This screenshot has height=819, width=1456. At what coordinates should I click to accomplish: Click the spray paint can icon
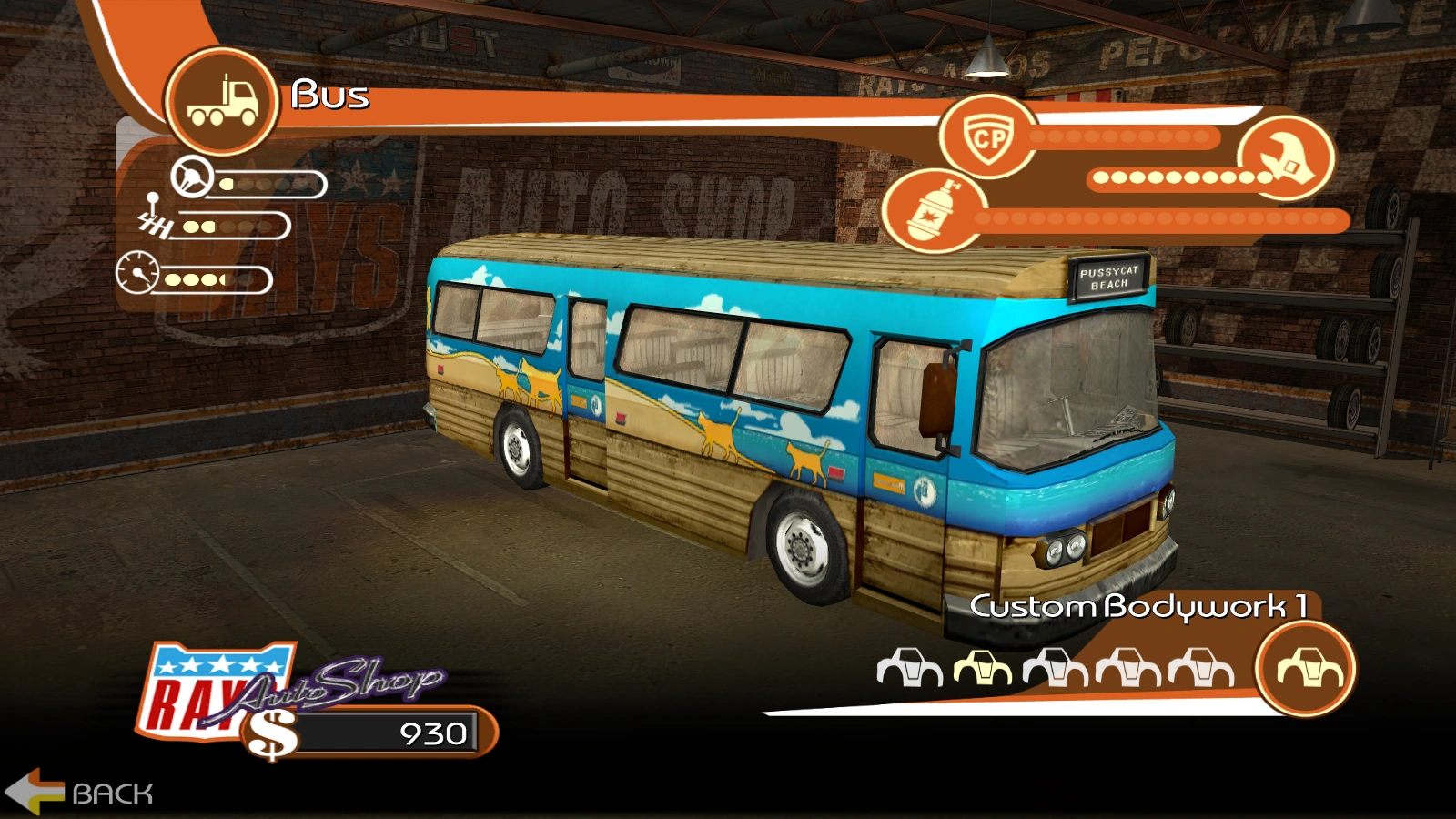click(x=937, y=211)
